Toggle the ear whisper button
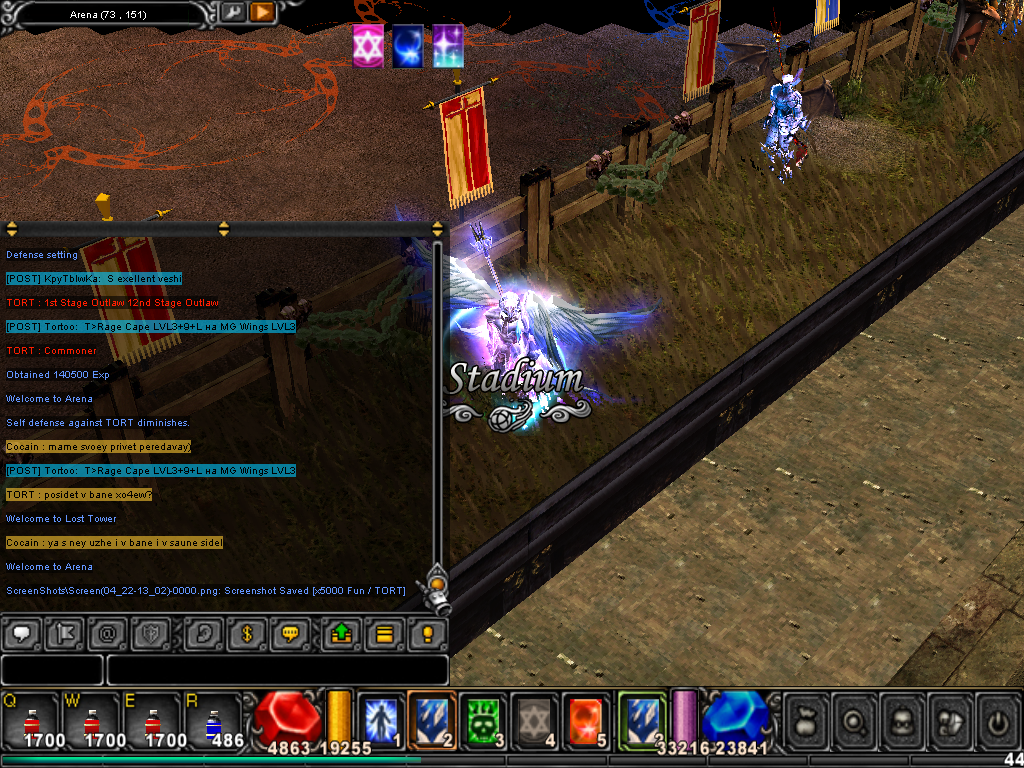 click(x=203, y=634)
